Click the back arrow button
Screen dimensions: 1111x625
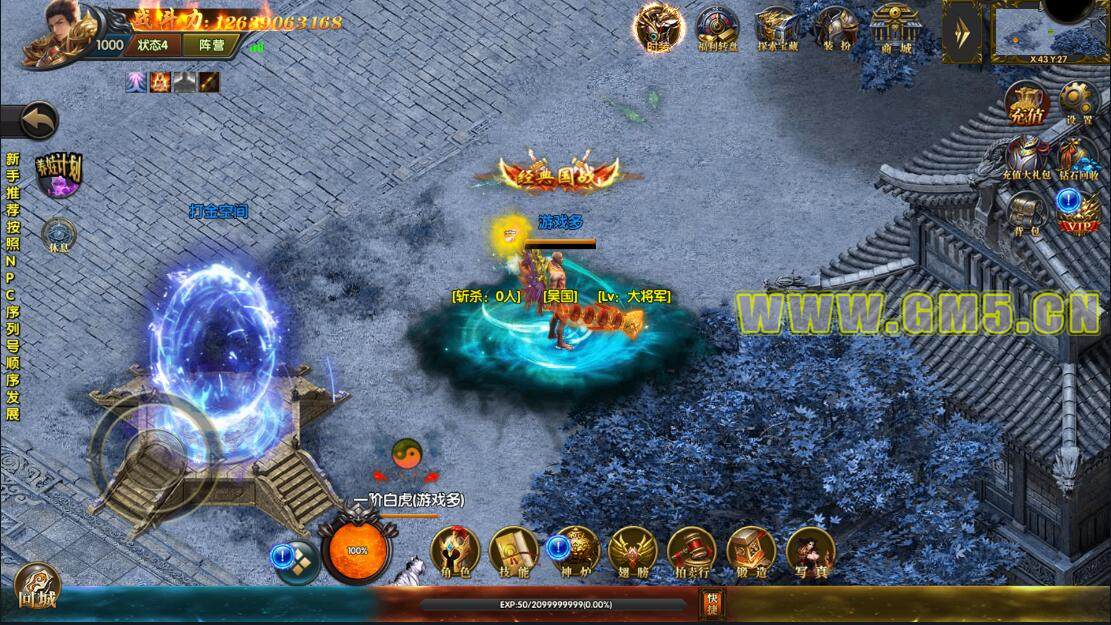point(33,122)
